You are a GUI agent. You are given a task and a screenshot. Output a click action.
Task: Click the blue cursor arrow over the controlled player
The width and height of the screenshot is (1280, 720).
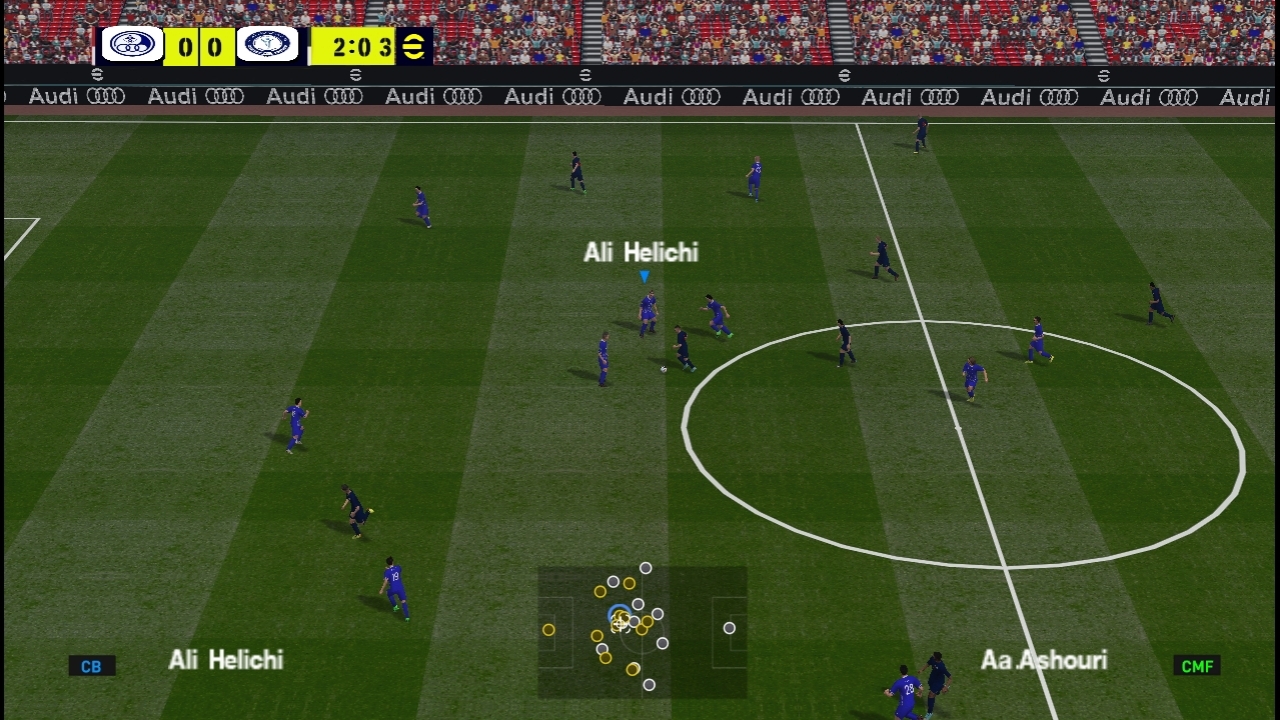(645, 277)
